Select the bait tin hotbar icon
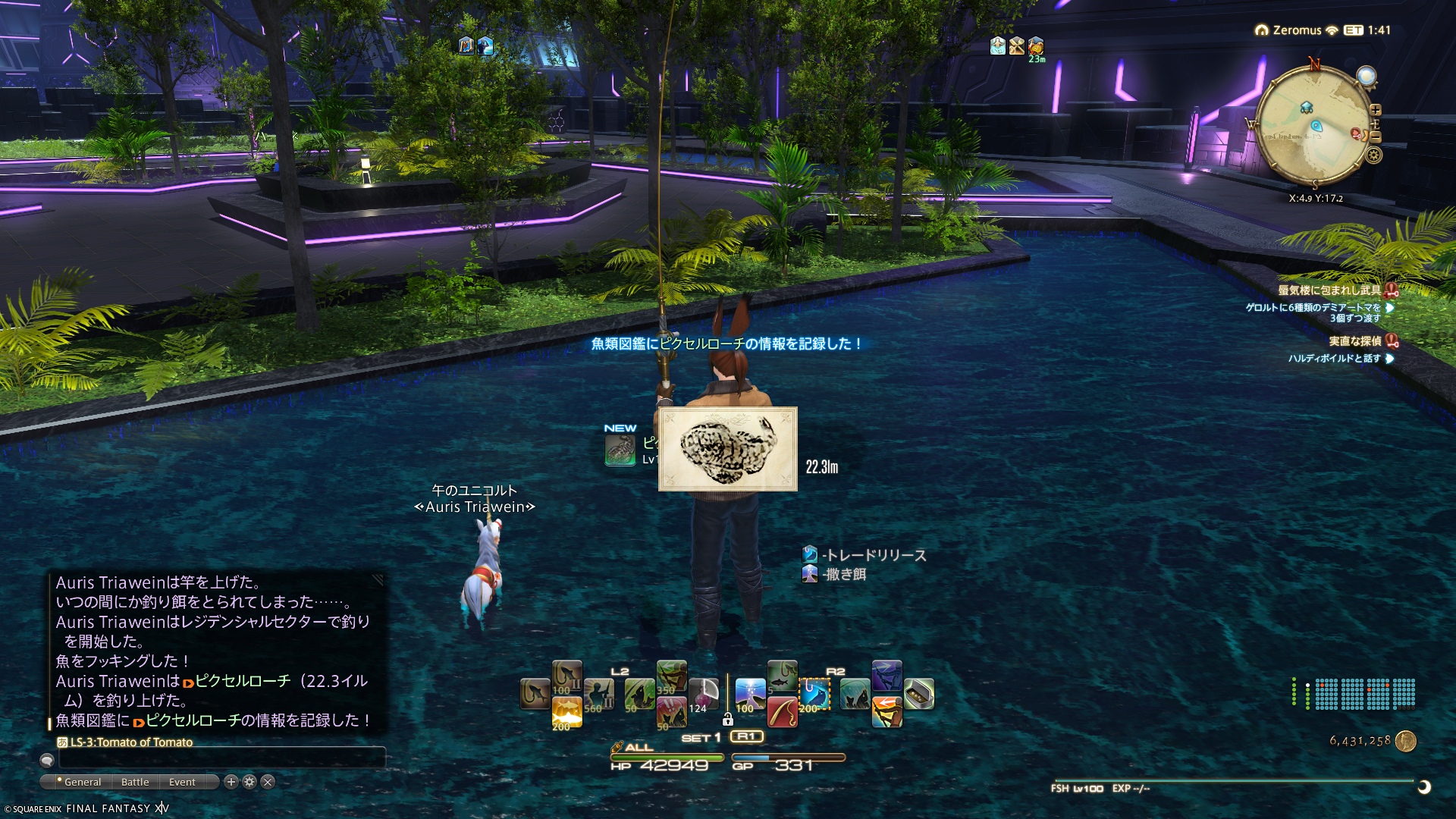Screen dimensions: 1456x819 point(919,694)
